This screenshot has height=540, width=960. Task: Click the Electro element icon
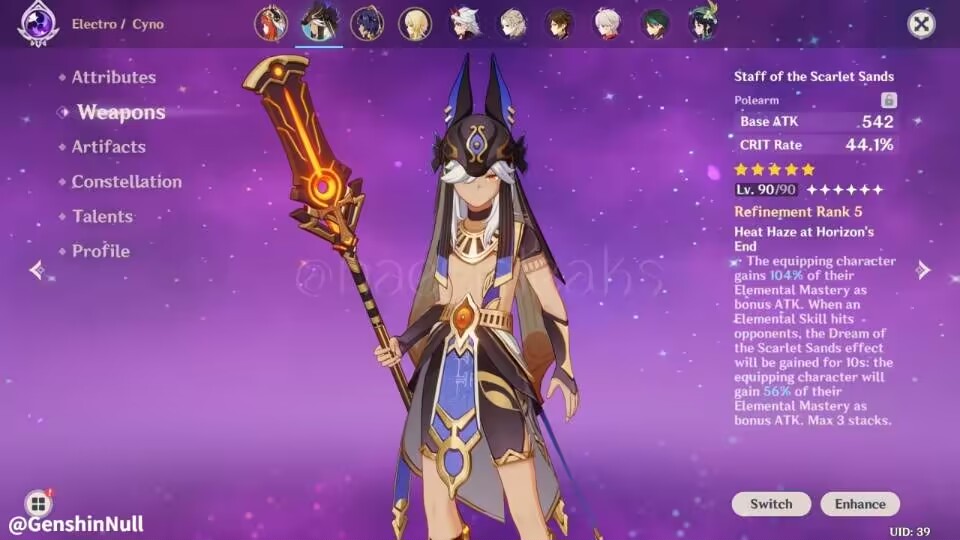tap(38, 24)
